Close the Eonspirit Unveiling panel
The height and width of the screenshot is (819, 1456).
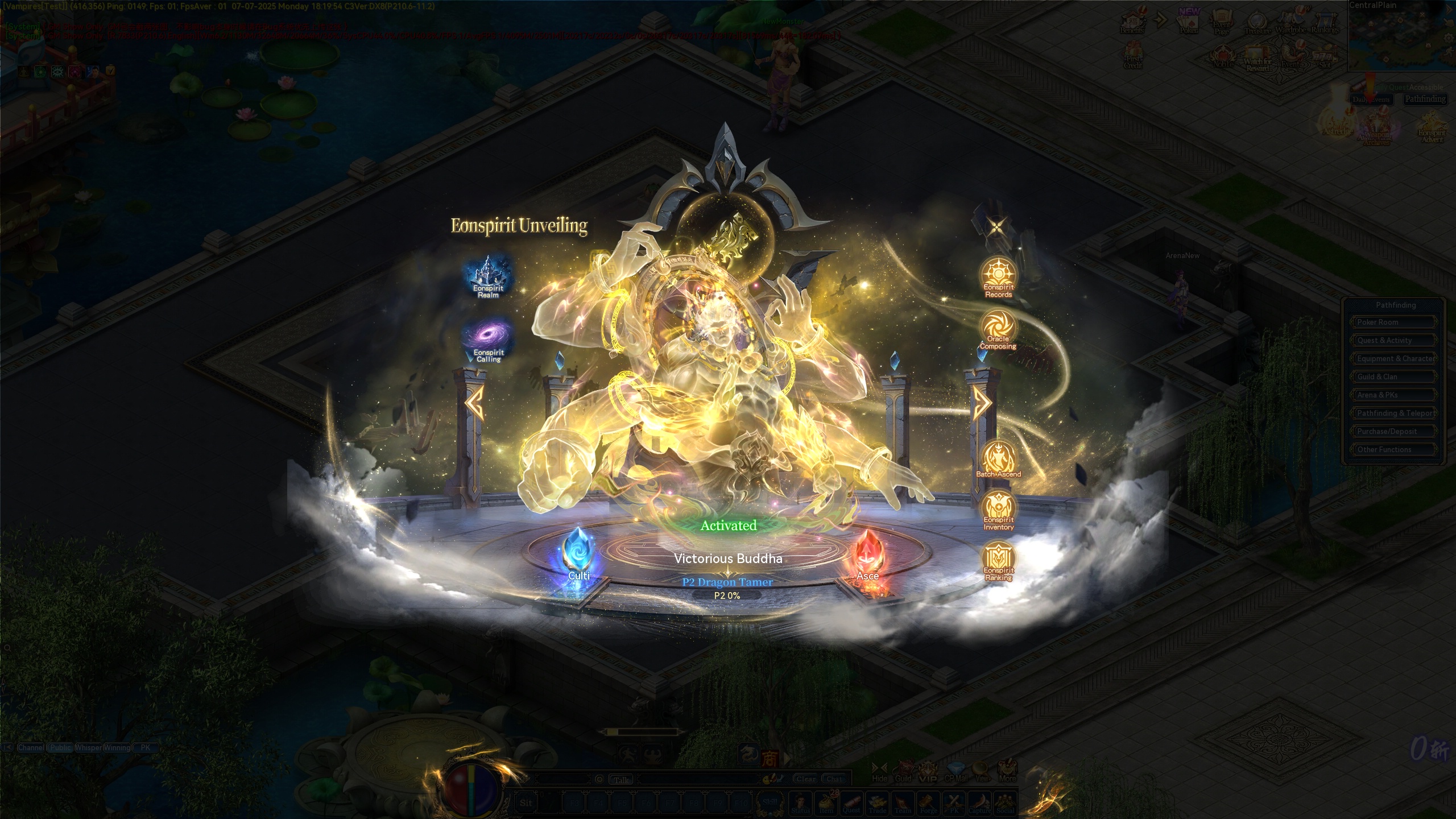point(996,227)
